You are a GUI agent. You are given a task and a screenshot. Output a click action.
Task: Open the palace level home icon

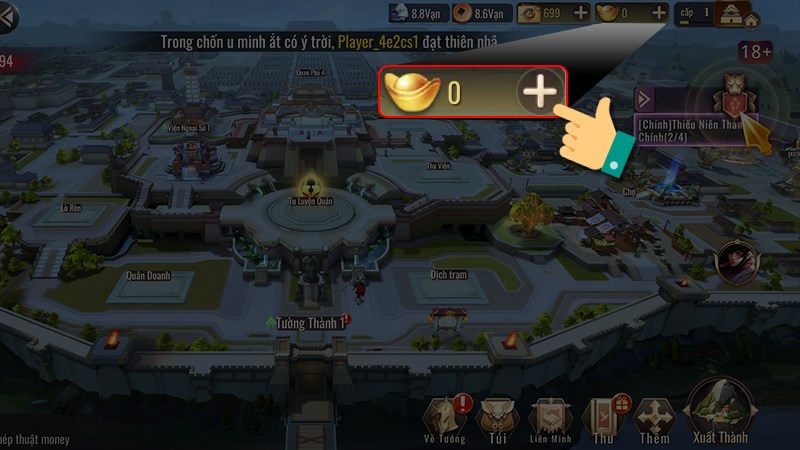click(740, 14)
